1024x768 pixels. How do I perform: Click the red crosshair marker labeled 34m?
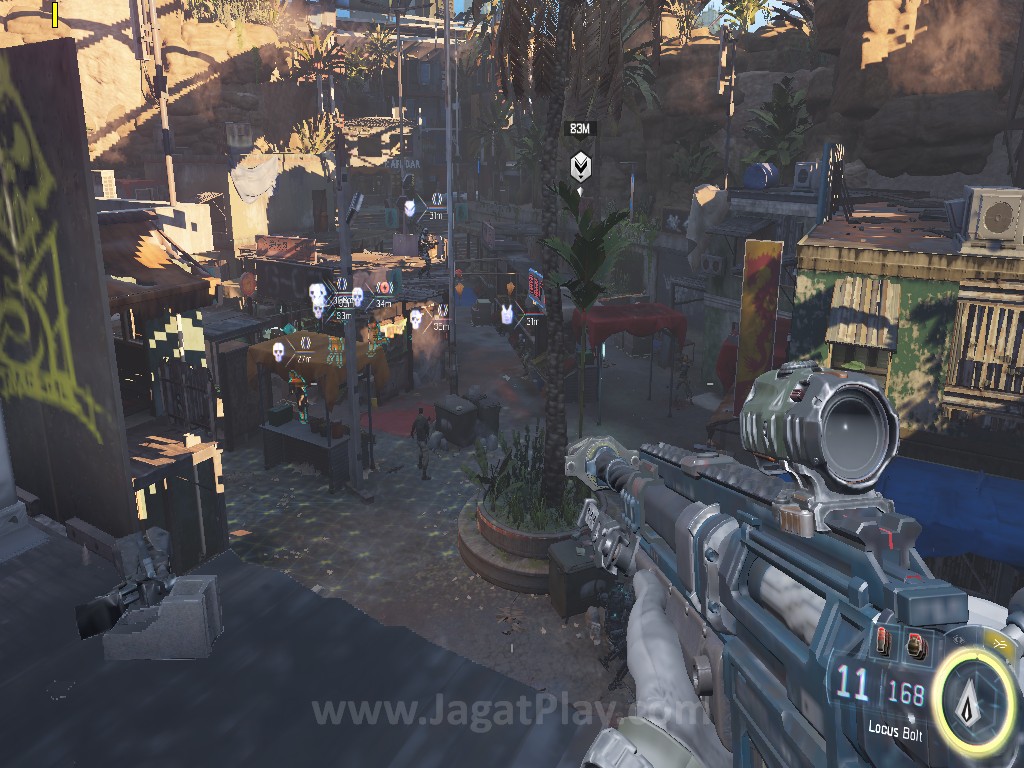[382, 288]
